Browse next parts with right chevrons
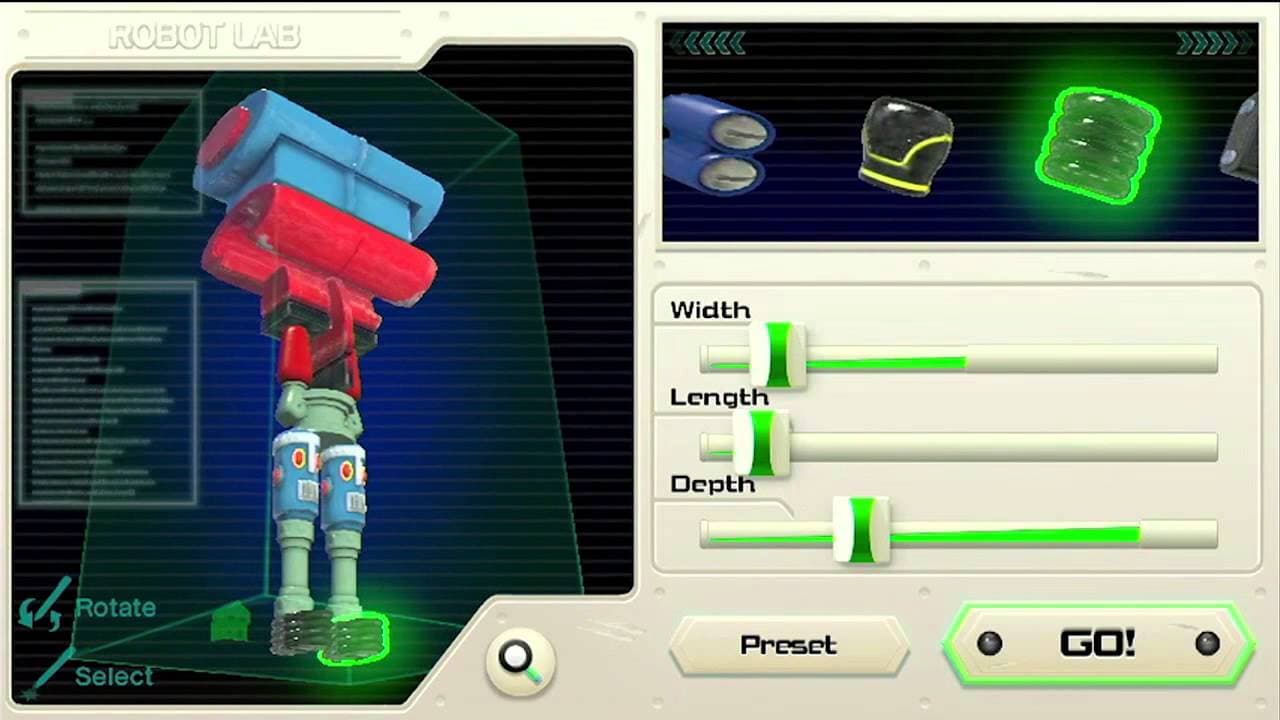The width and height of the screenshot is (1280, 720). tap(1215, 41)
